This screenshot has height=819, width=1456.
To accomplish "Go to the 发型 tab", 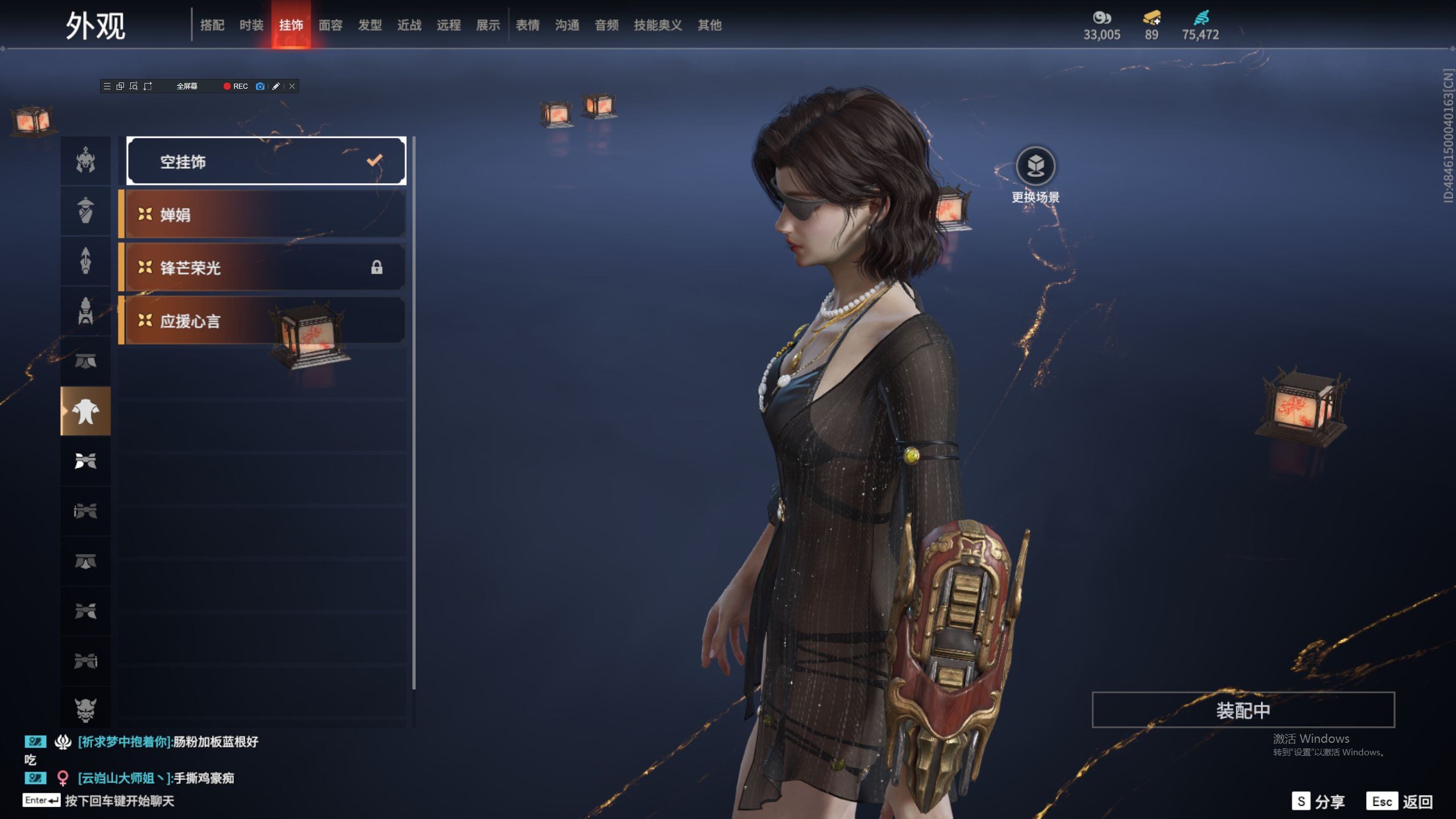I will point(370,25).
